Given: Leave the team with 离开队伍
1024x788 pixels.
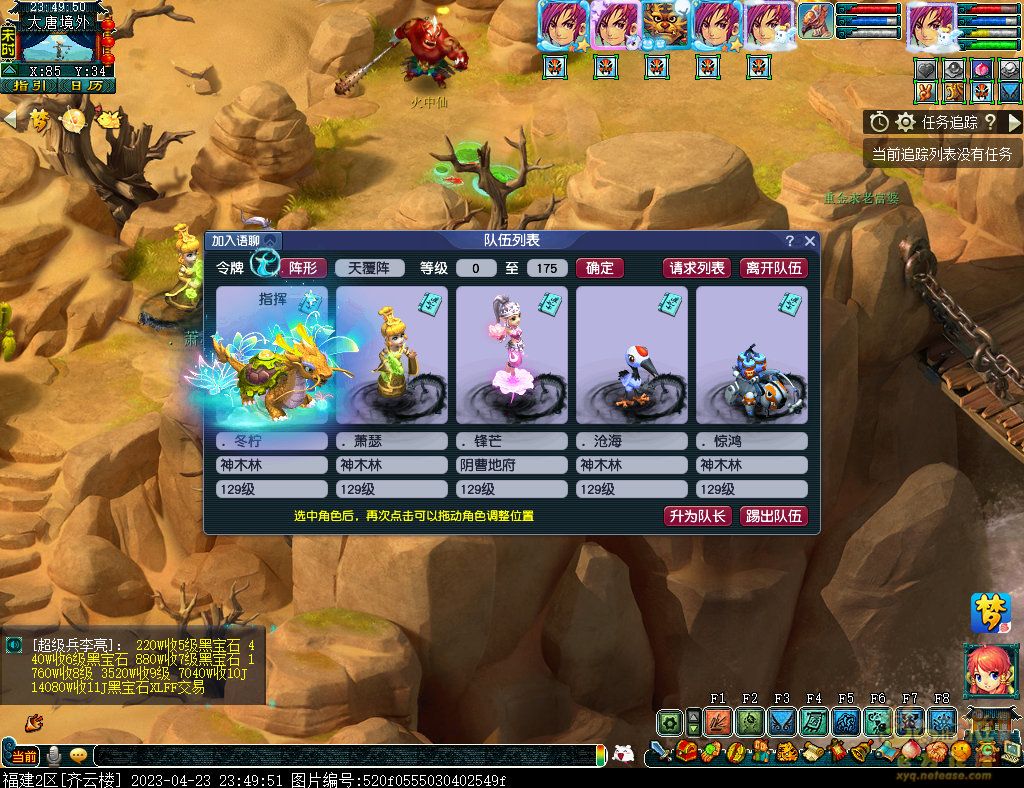Looking at the screenshot, I should point(773,268).
